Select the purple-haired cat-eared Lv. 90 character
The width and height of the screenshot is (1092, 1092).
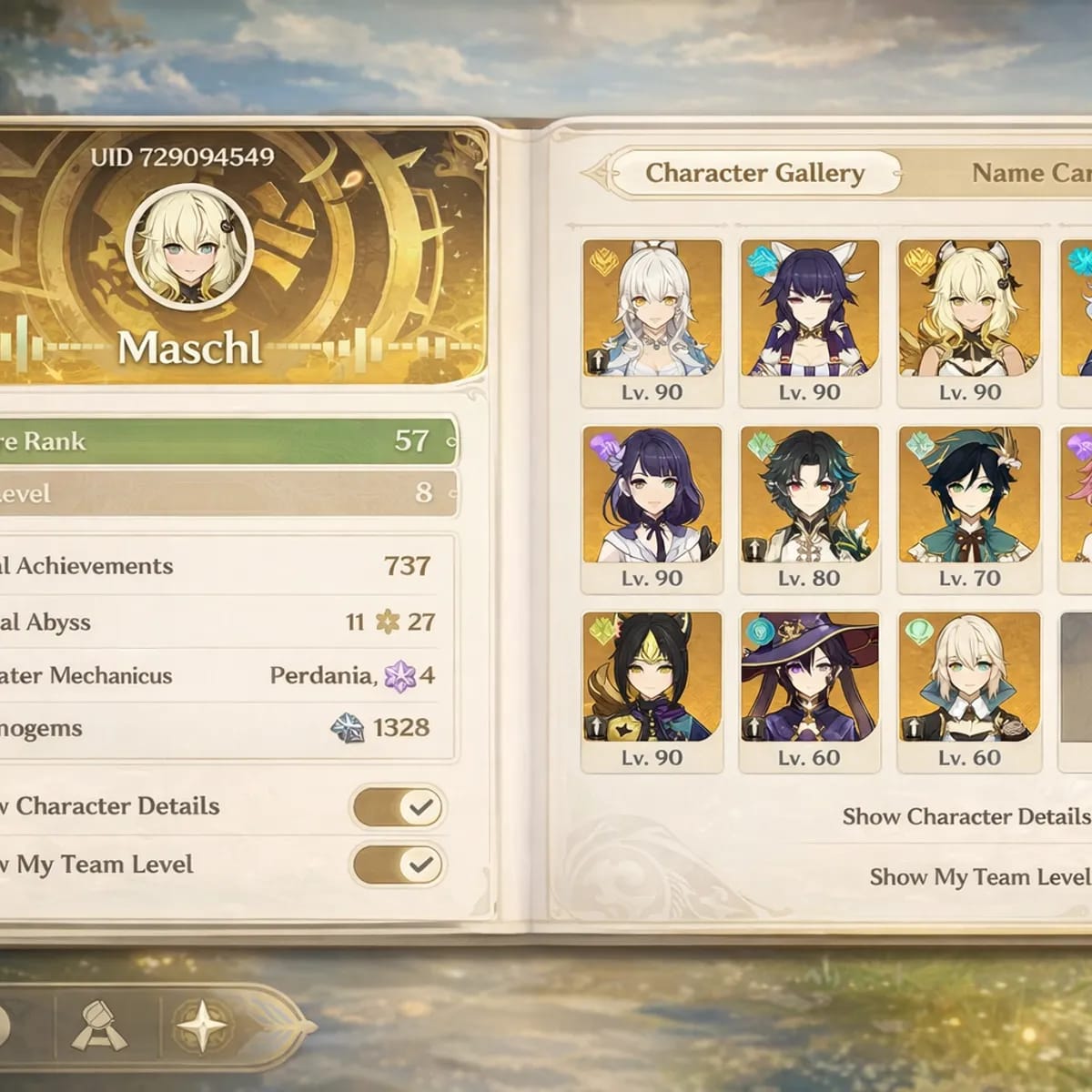pyautogui.click(x=809, y=320)
